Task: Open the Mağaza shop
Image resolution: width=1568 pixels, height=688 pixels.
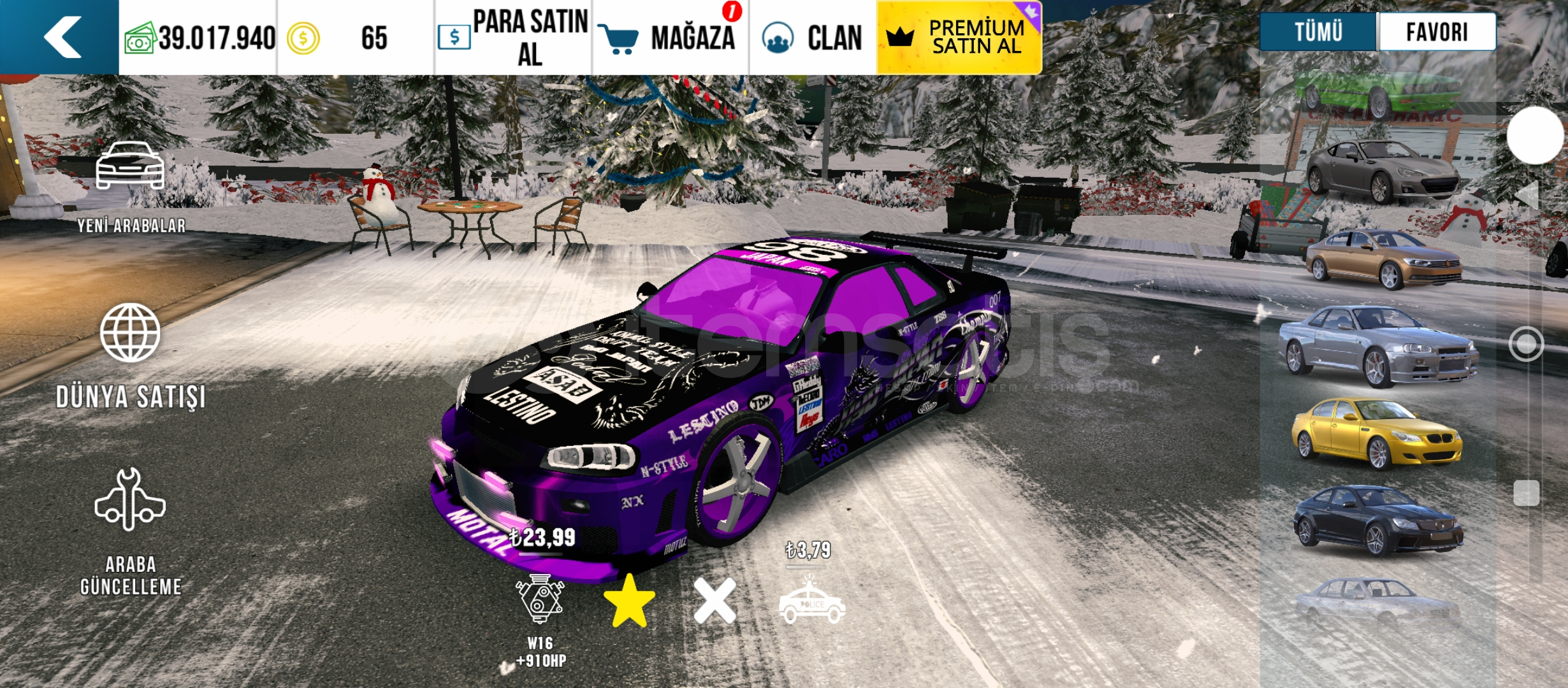Action: point(671,38)
